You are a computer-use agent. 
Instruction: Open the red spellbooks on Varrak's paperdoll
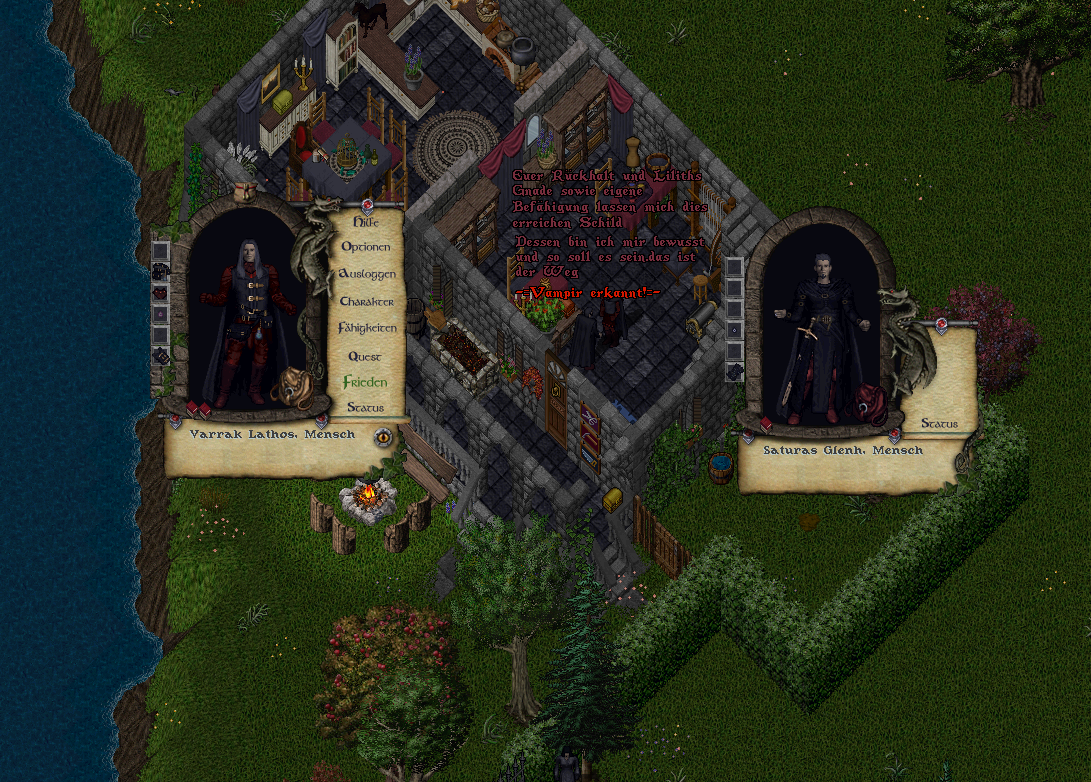click(x=198, y=410)
